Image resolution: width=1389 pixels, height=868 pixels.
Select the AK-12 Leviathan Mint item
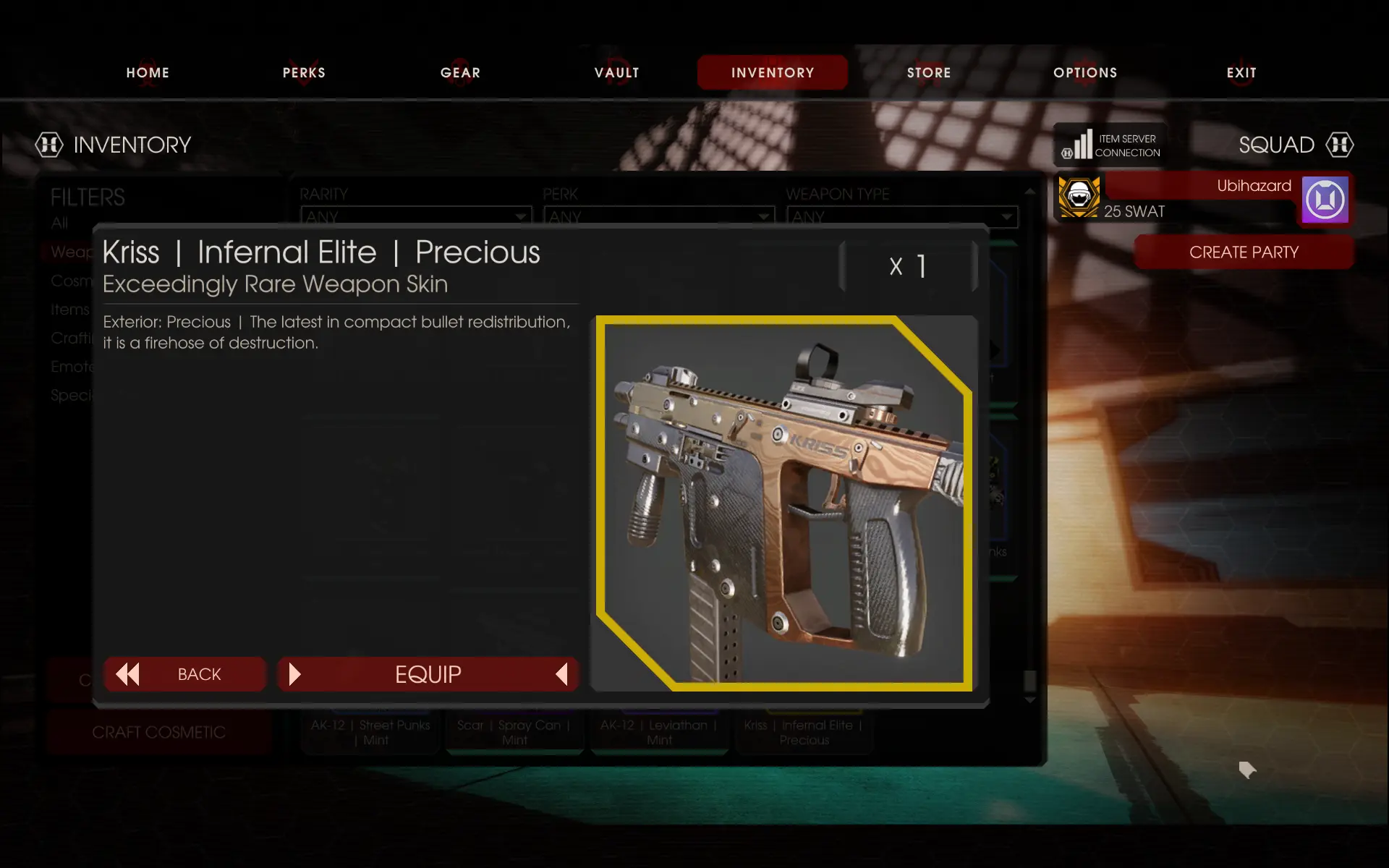659,732
